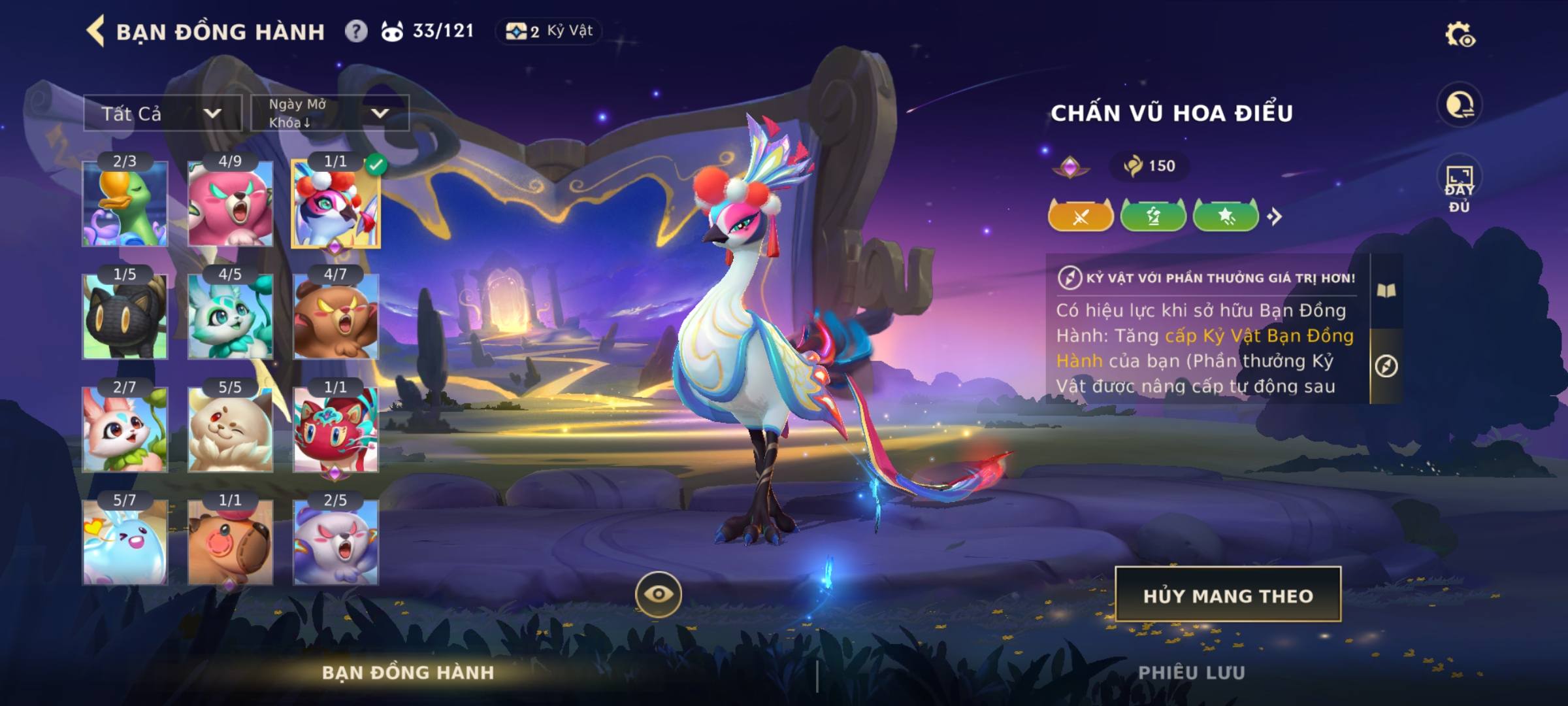This screenshot has height=706, width=1568.
Task: Select the black cat companion thumbnail
Action: 125,317
